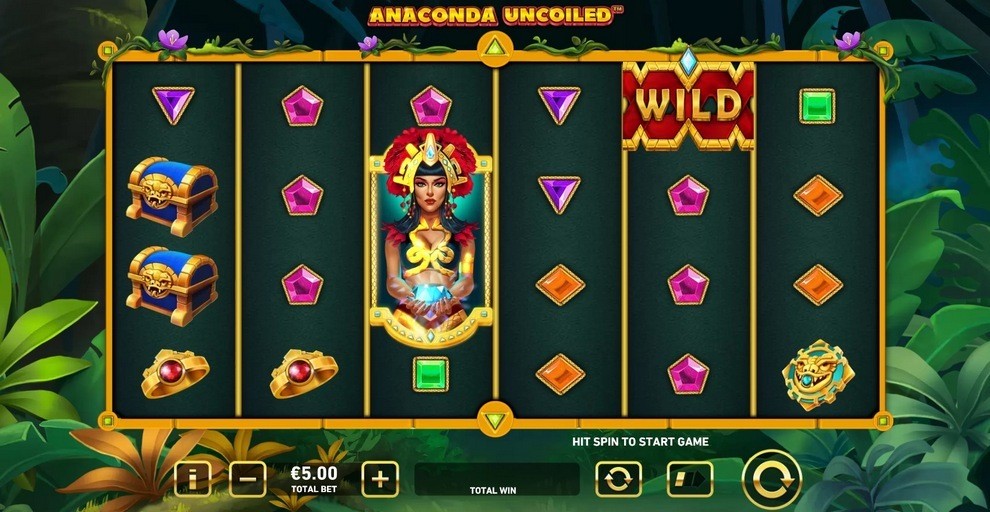This screenshot has height=512, width=990.
Task: Open the game info paytable button
Action: [x=192, y=479]
